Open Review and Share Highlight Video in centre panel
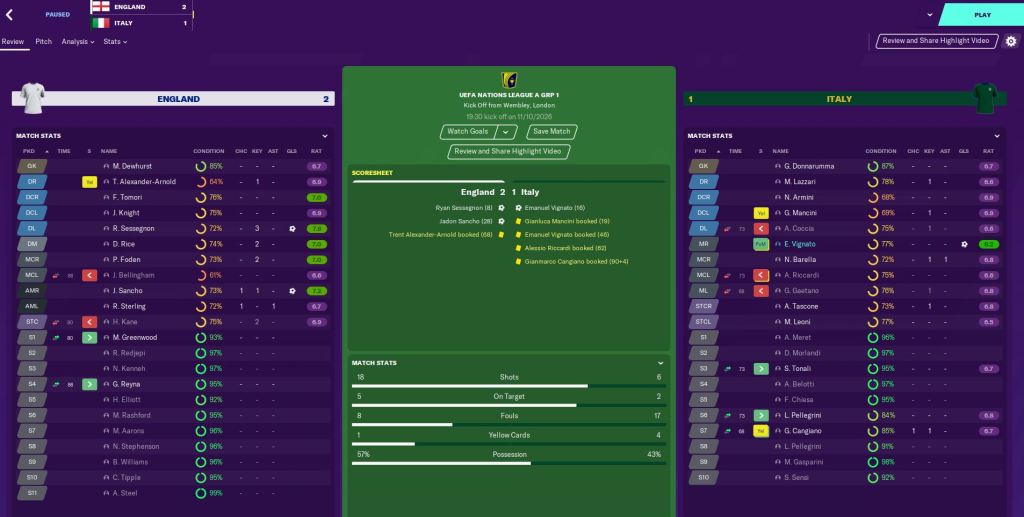 (509, 151)
